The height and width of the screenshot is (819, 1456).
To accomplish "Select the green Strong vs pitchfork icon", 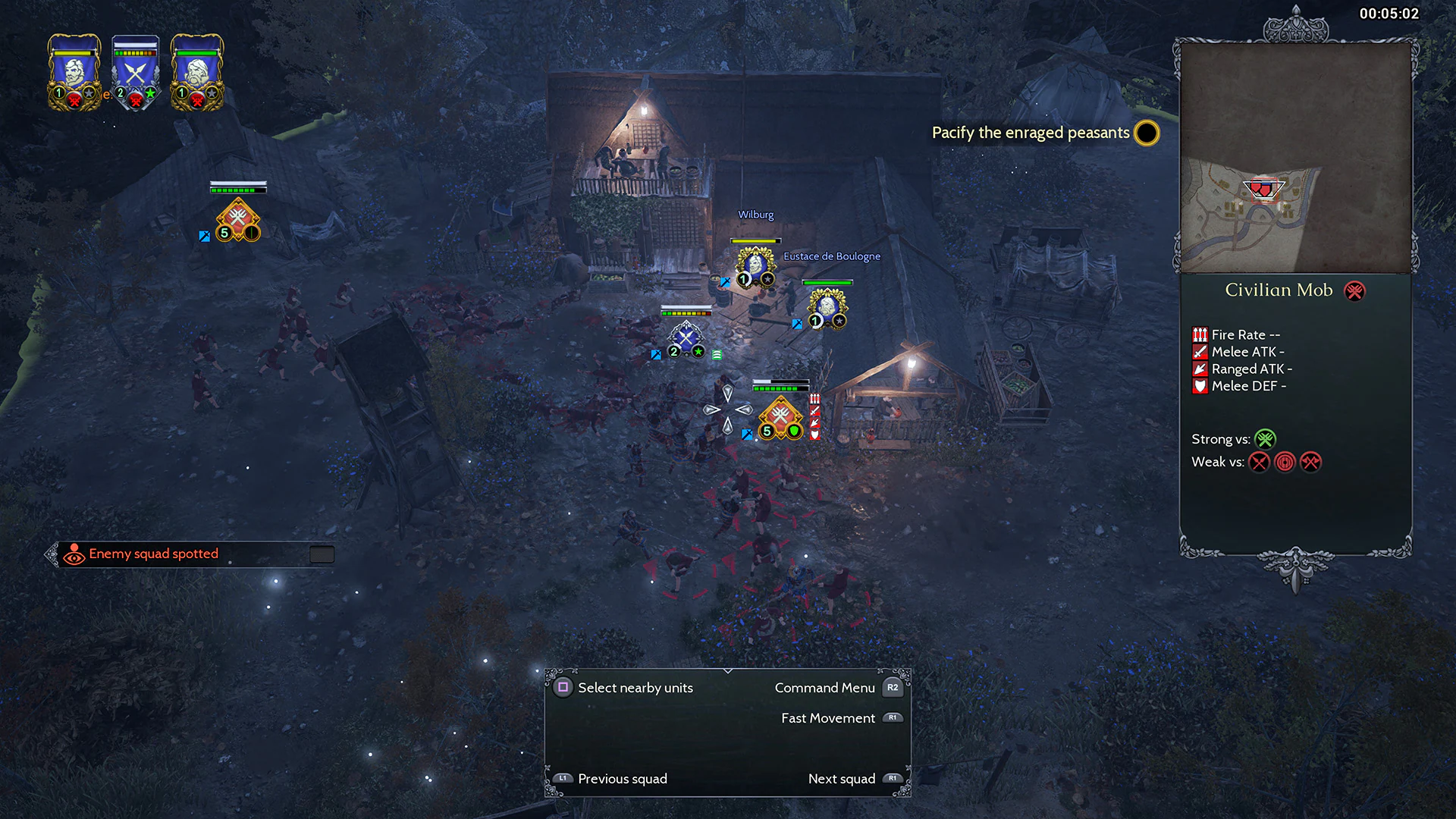I will click(x=1266, y=439).
